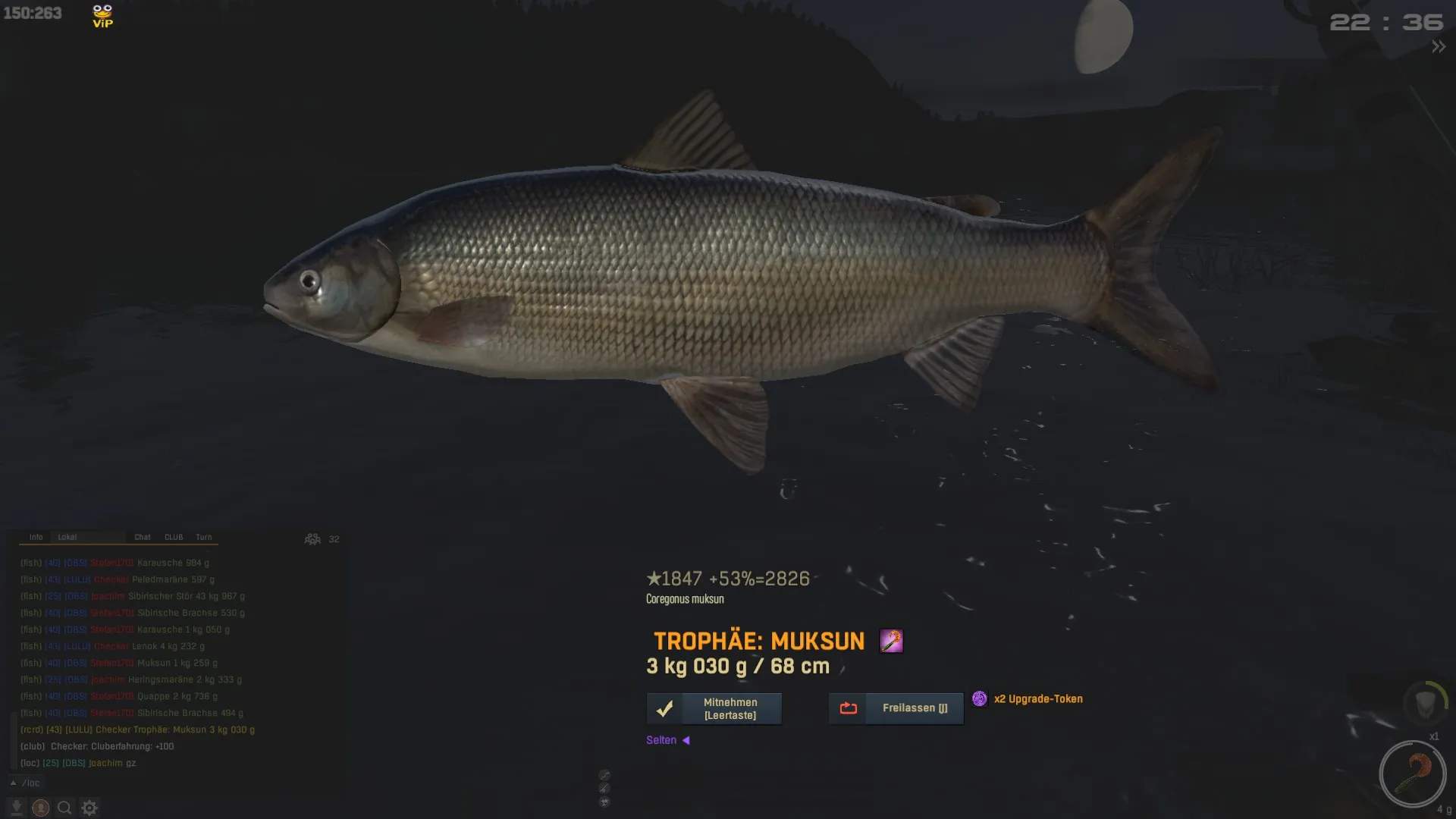Viewport: 1456px width, 819px height.
Task: Click the /loc chat channel selector
Action: point(27,783)
